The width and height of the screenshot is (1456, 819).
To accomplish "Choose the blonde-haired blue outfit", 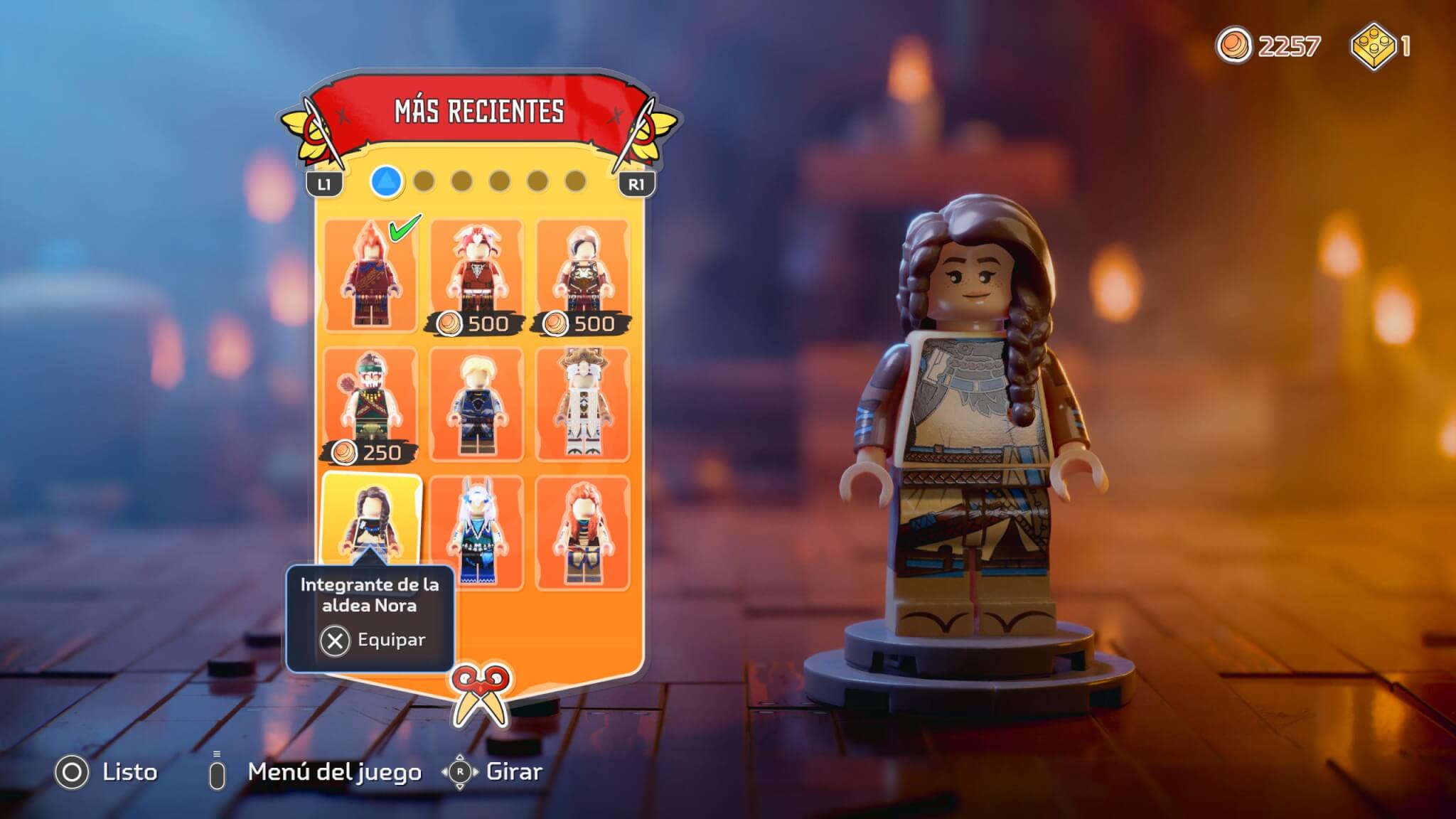I will (x=476, y=404).
